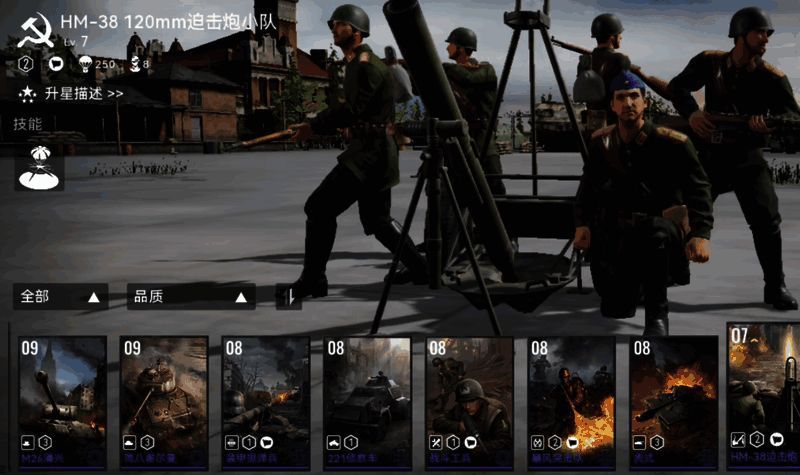Open the 品质 sort dropdown
Screen dimensions: 800x475
[x=190, y=297]
